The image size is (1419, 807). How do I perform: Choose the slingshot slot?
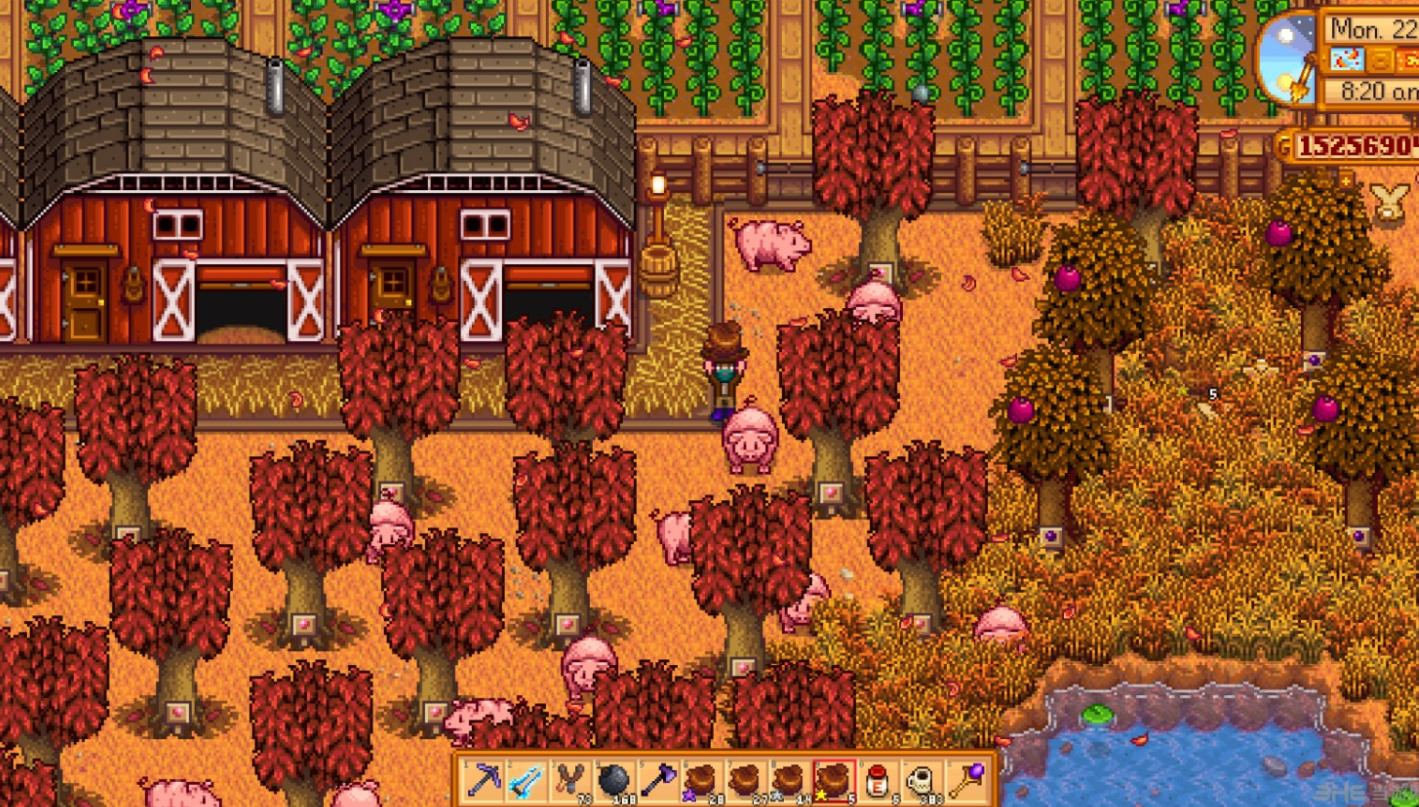571,780
